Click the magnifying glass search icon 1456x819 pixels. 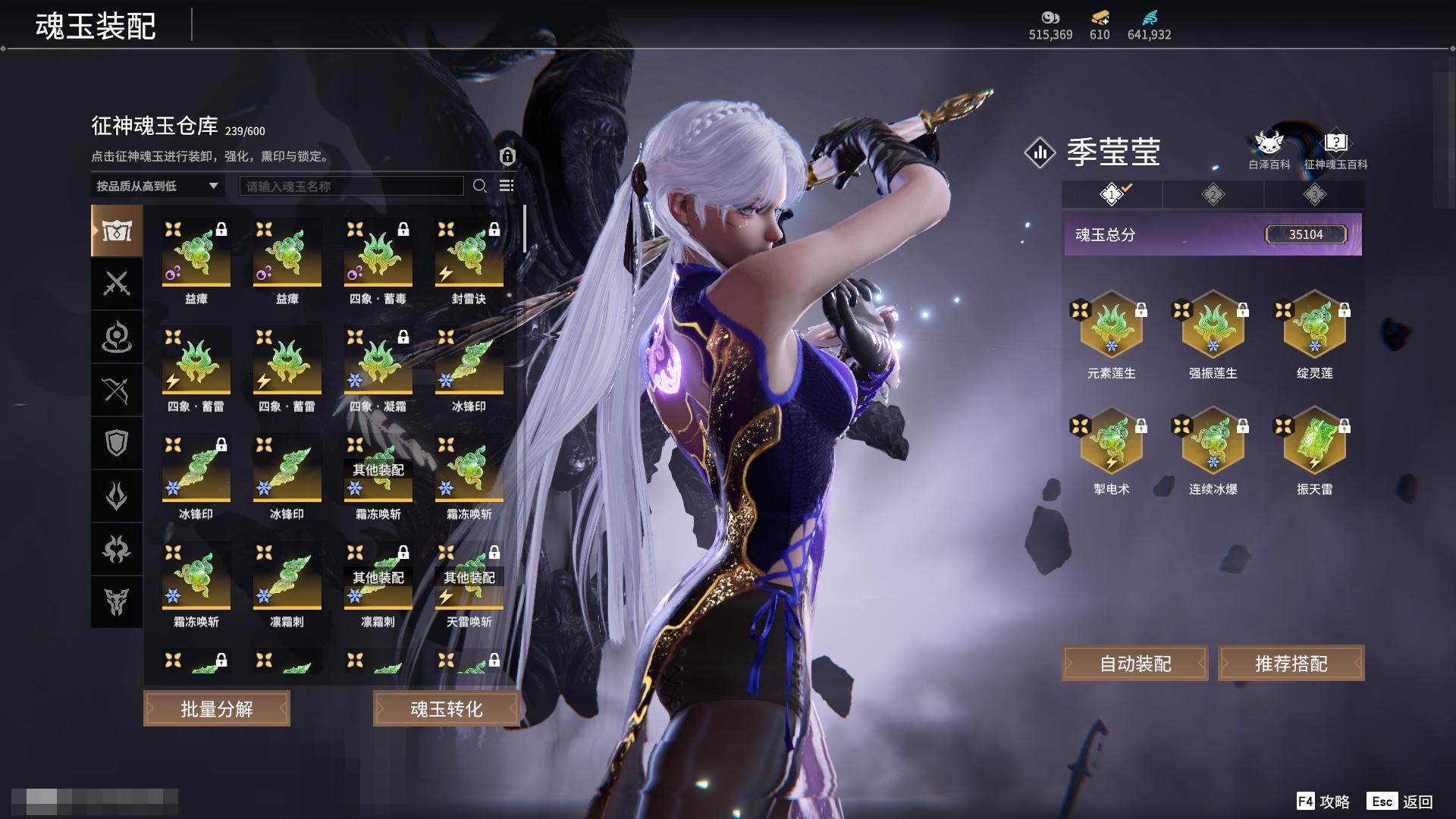(x=480, y=186)
